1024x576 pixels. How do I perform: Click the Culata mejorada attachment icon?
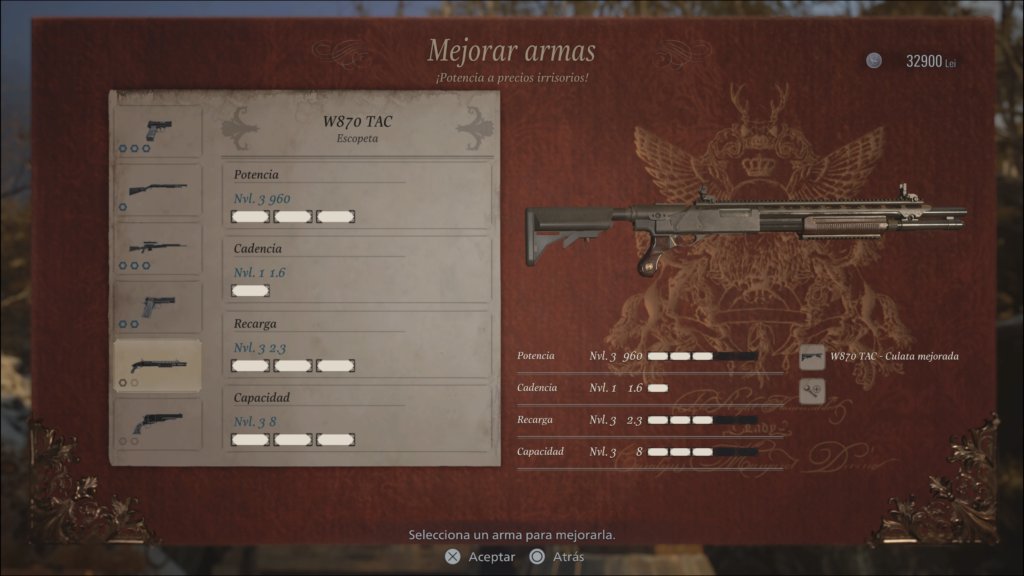pyautogui.click(x=812, y=357)
